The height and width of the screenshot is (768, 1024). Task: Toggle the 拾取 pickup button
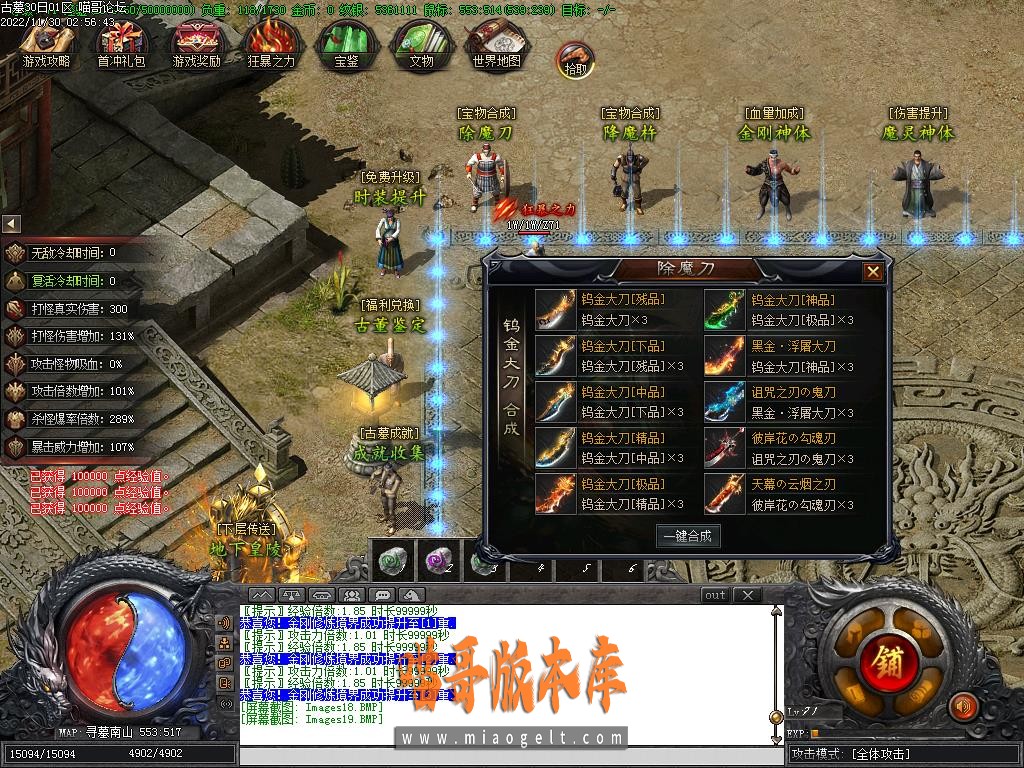click(575, 60)
